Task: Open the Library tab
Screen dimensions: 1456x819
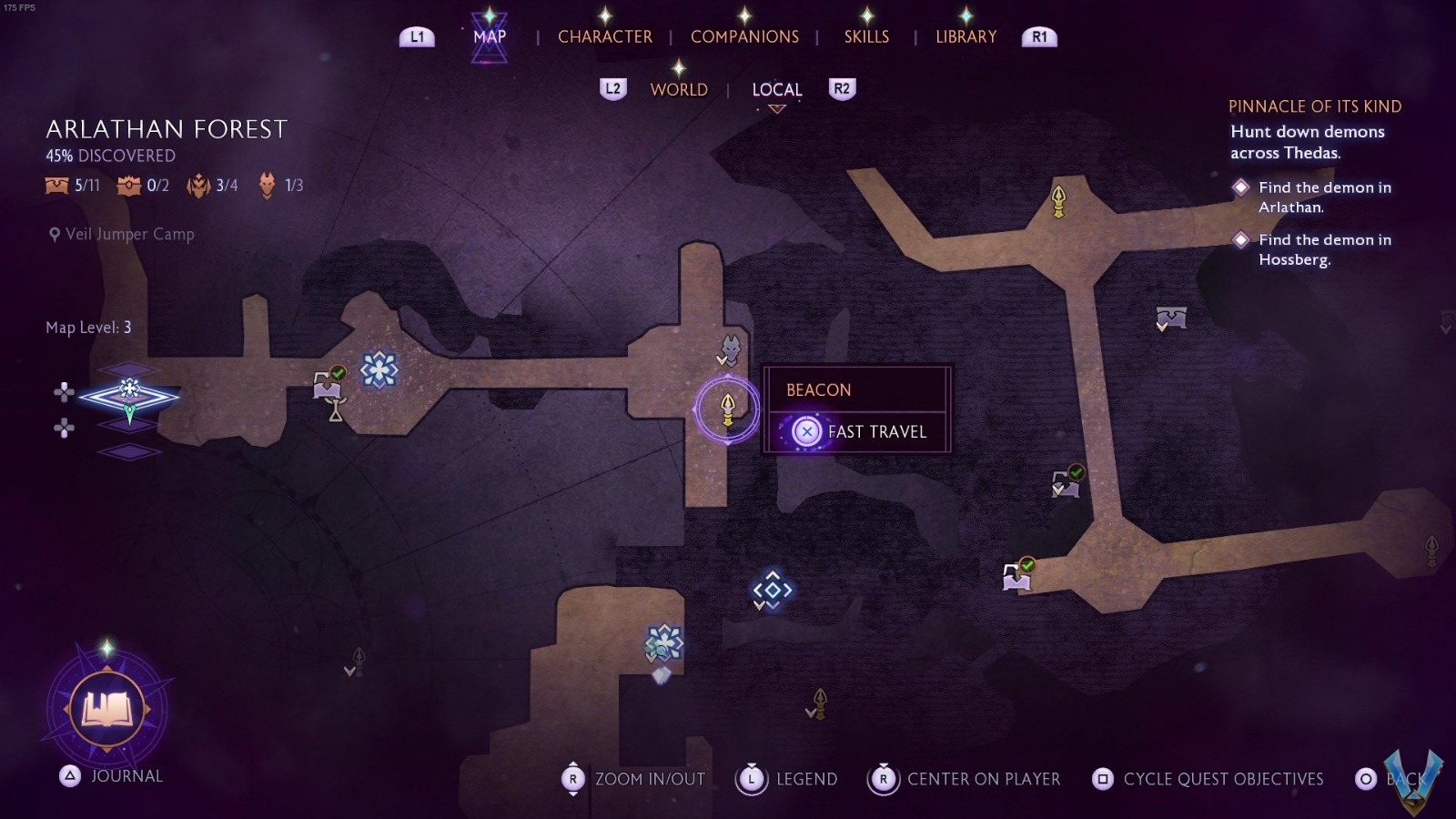Action: pyautogui.click(x=966, y=37)
